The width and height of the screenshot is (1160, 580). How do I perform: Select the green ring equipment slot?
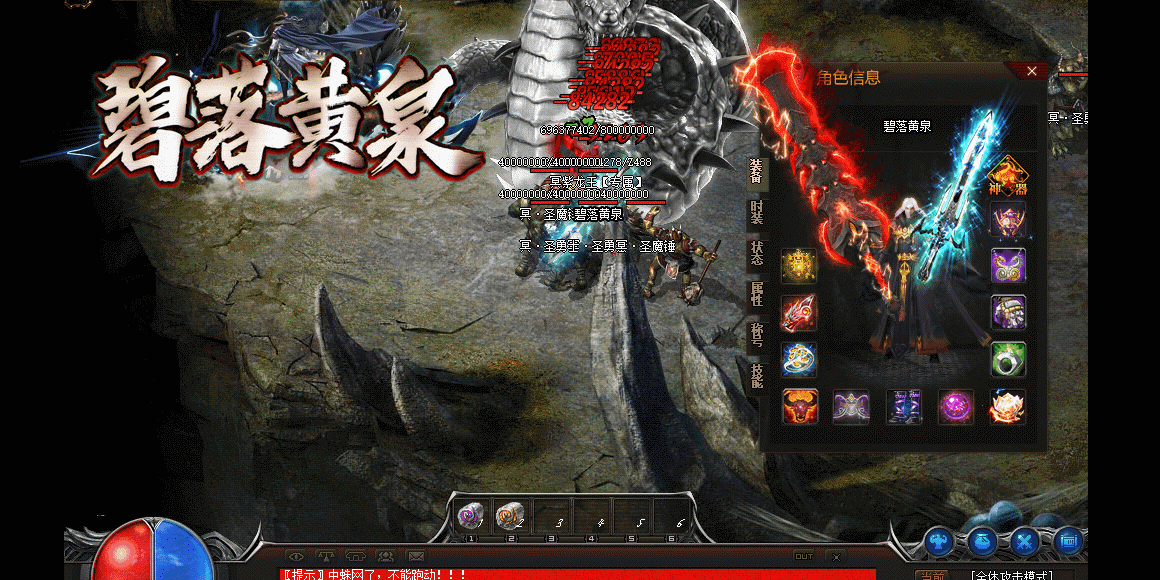(1008, 360)
